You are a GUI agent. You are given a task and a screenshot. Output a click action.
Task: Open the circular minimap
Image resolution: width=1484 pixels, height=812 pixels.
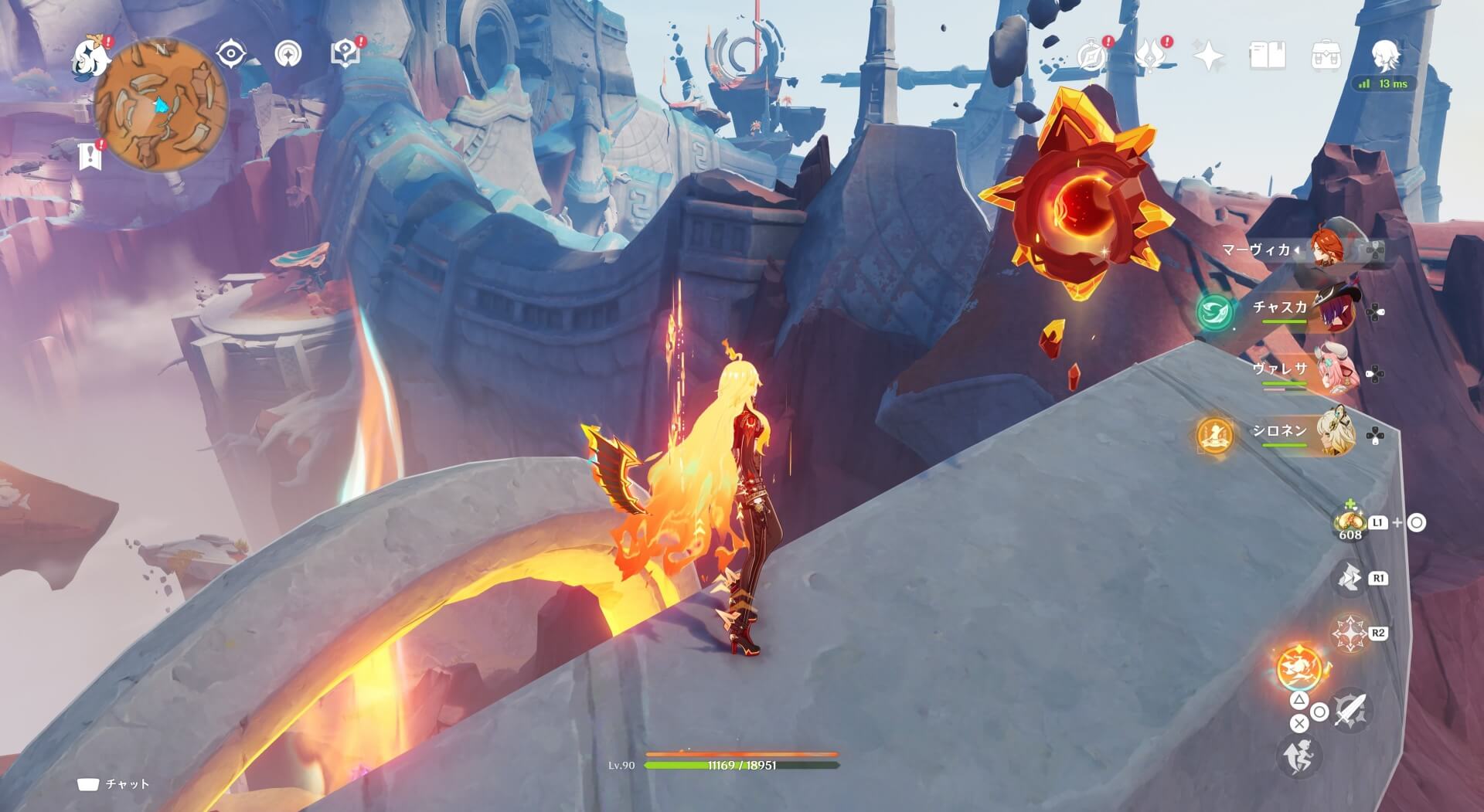[x=162, y=106]
